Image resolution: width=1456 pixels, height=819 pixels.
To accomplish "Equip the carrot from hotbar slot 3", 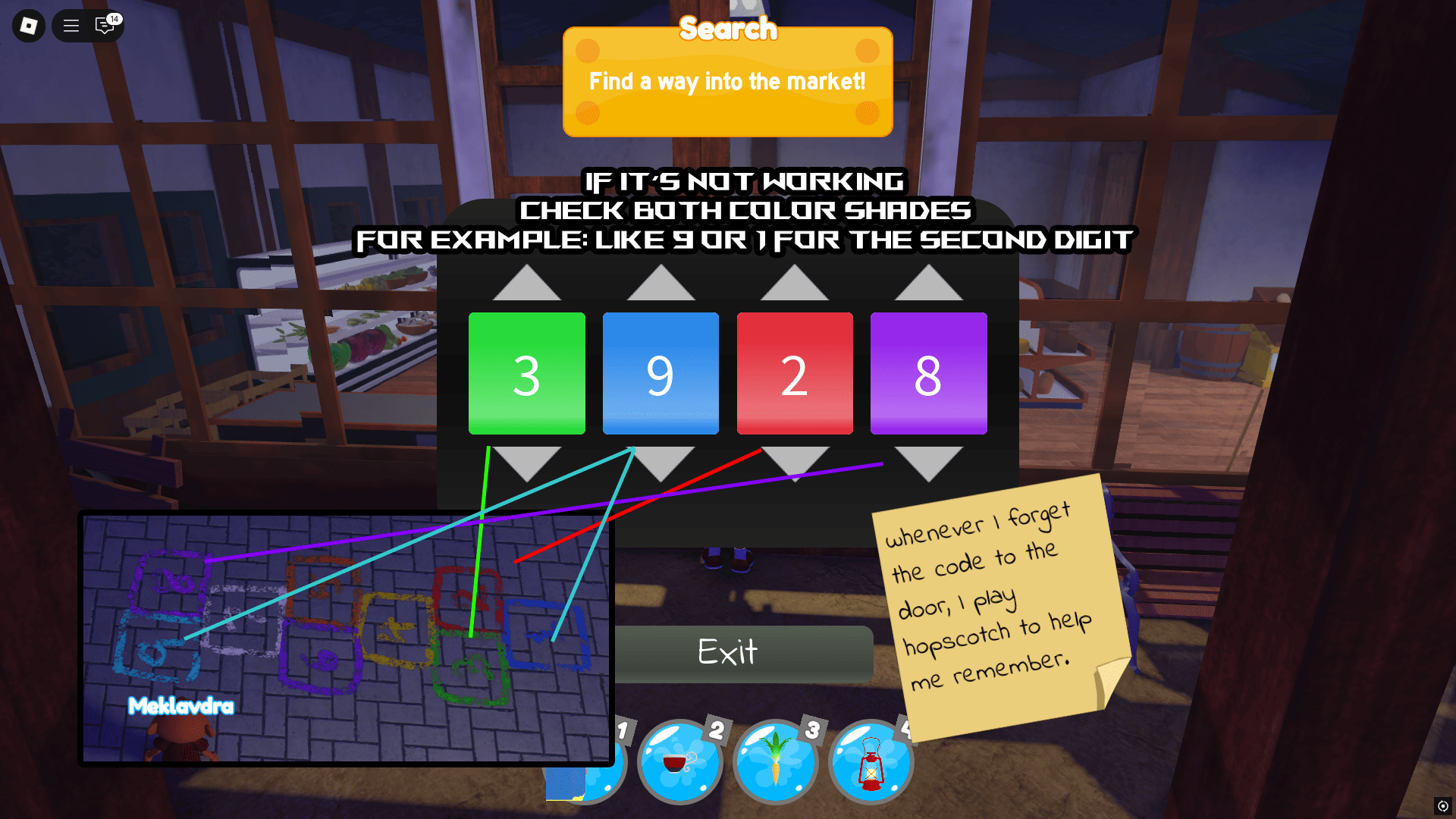I will click(776, 762).
